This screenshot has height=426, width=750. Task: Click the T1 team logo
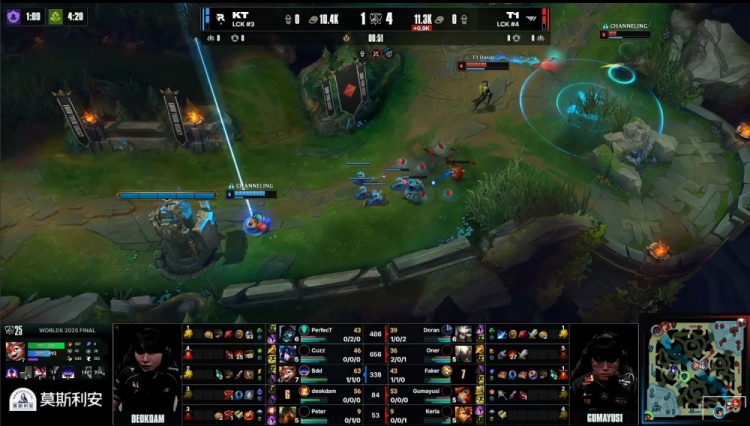530,17
